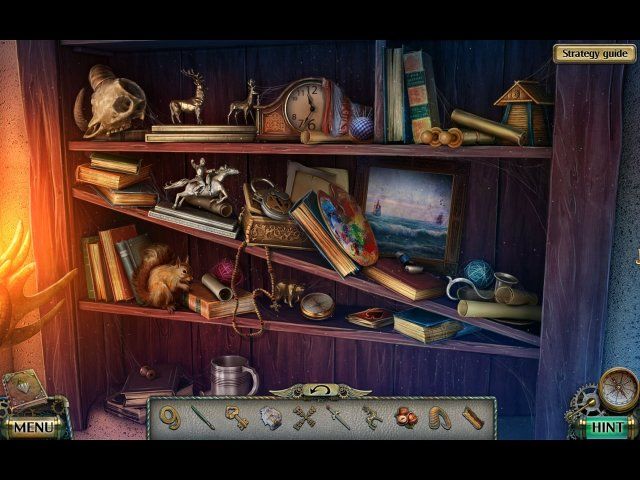Select the coiled rope item
The width and height of the screenshot is (640, 480).
click(440, 417)
